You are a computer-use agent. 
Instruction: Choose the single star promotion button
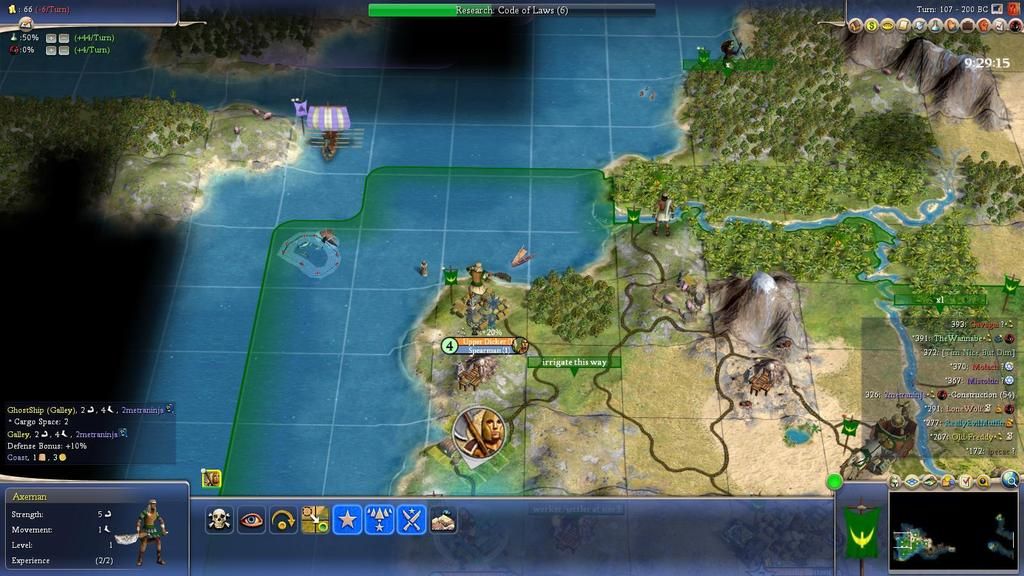pos(347,520)
